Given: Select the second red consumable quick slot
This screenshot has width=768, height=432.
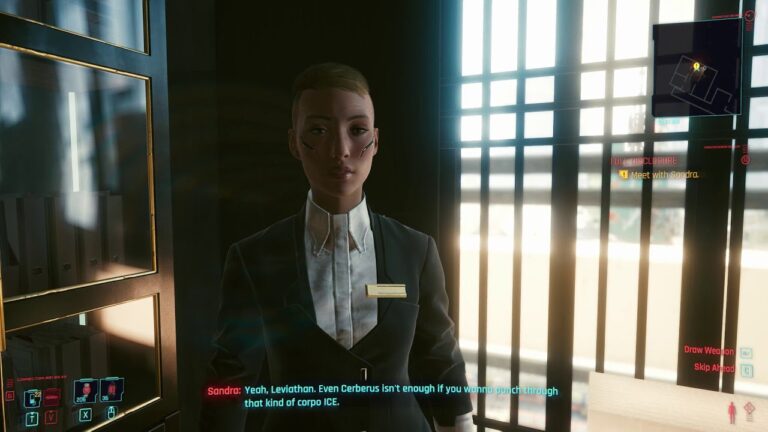Looking at the screenshot, I should (111, 389).
